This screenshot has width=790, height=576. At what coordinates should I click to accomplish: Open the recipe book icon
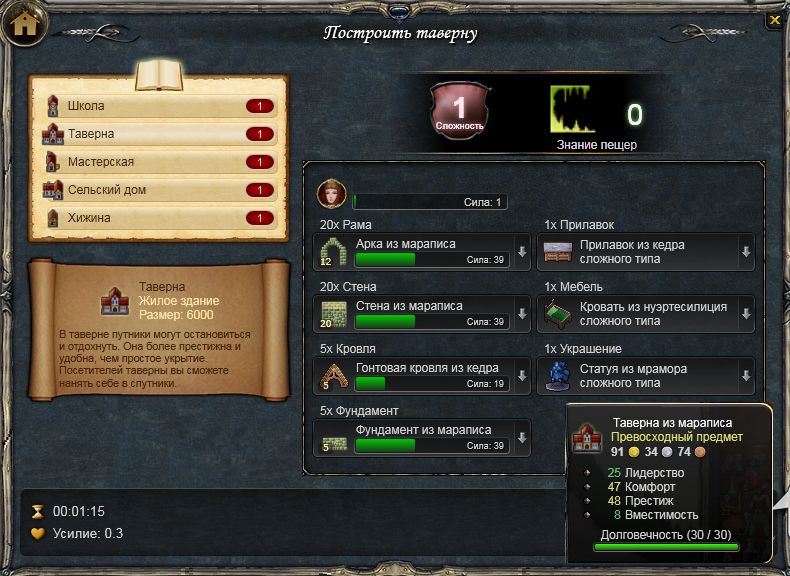159,76
